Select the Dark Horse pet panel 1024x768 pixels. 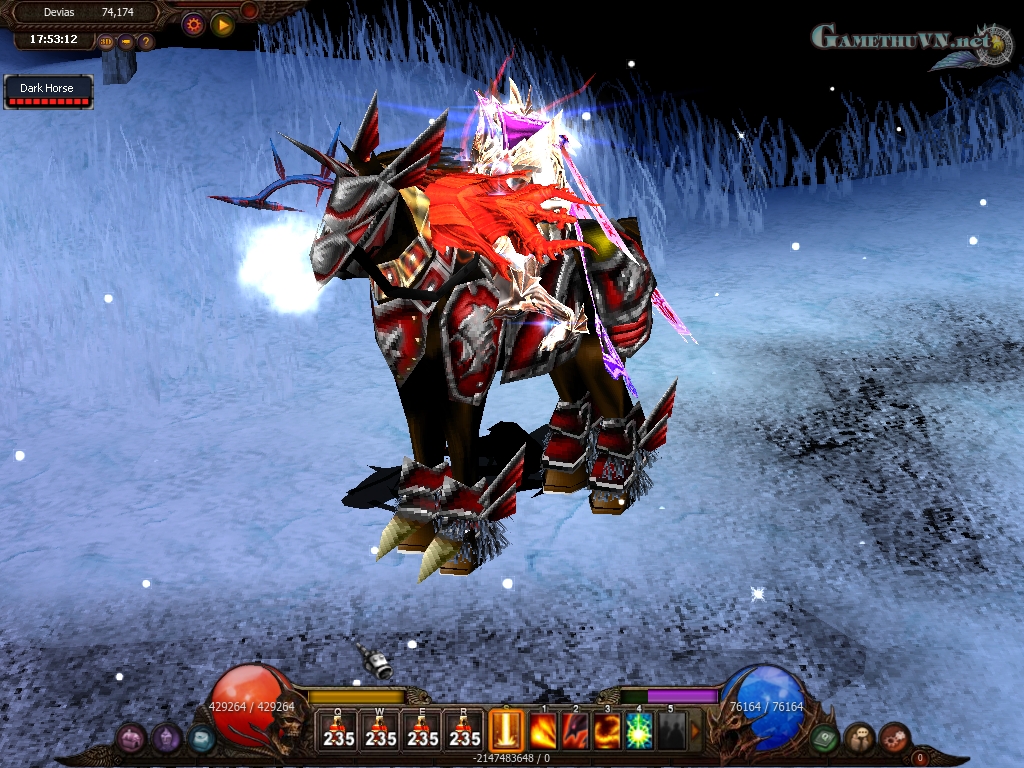(48, 92)
